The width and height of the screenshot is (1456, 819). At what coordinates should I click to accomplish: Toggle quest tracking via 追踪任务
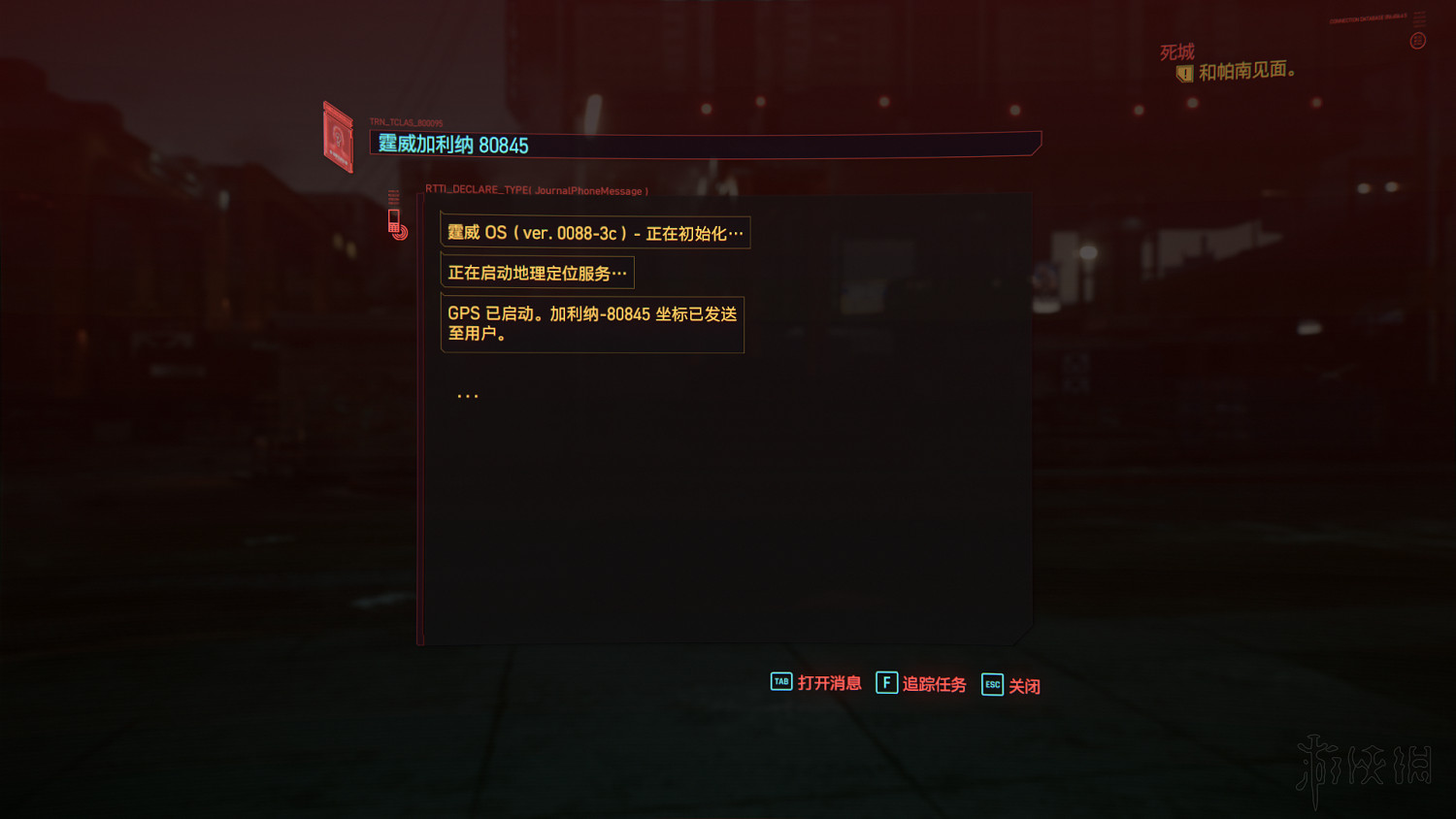click(x=934, y=684)
